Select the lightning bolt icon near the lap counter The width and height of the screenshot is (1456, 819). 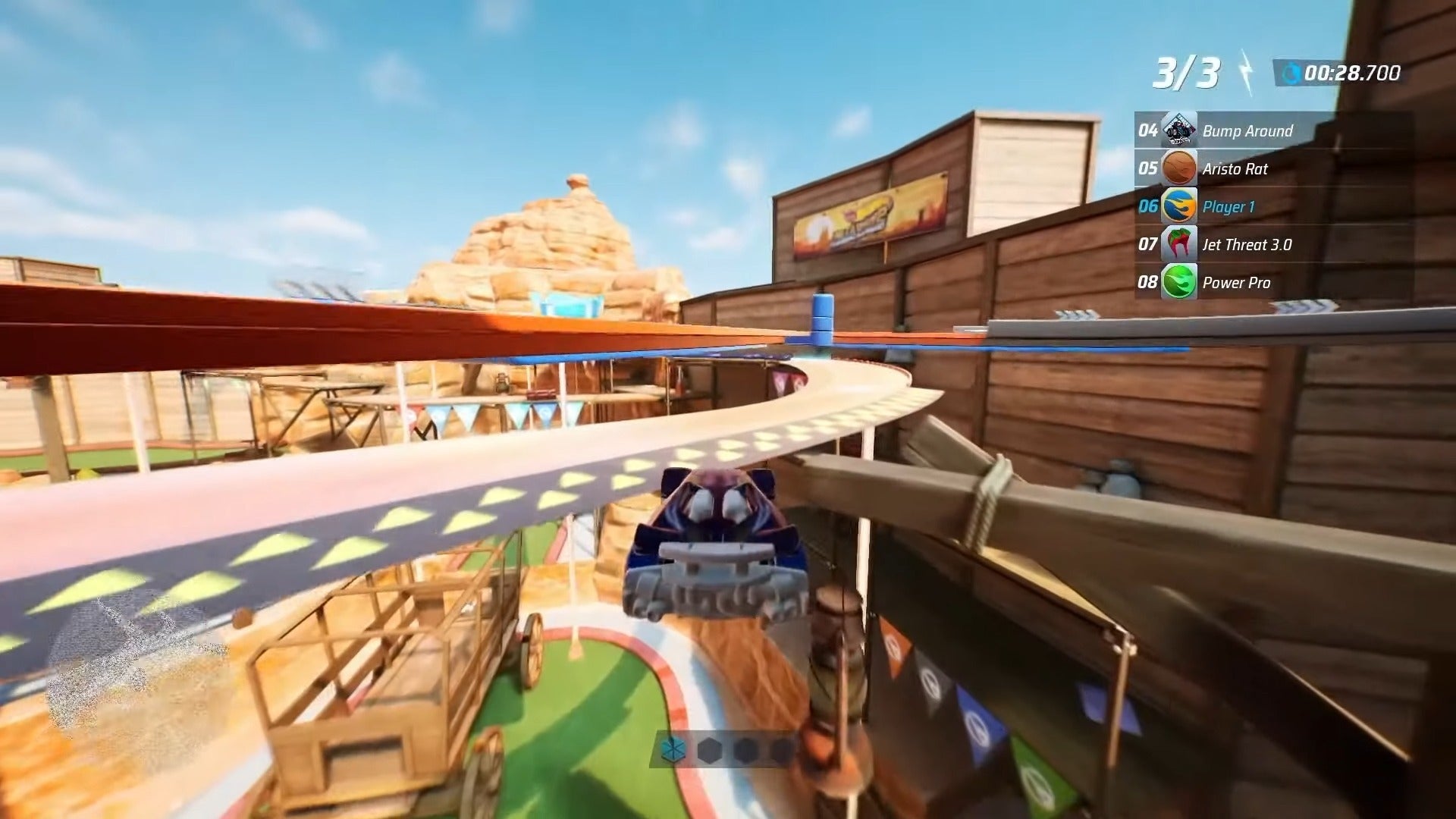click(1244, 71)
